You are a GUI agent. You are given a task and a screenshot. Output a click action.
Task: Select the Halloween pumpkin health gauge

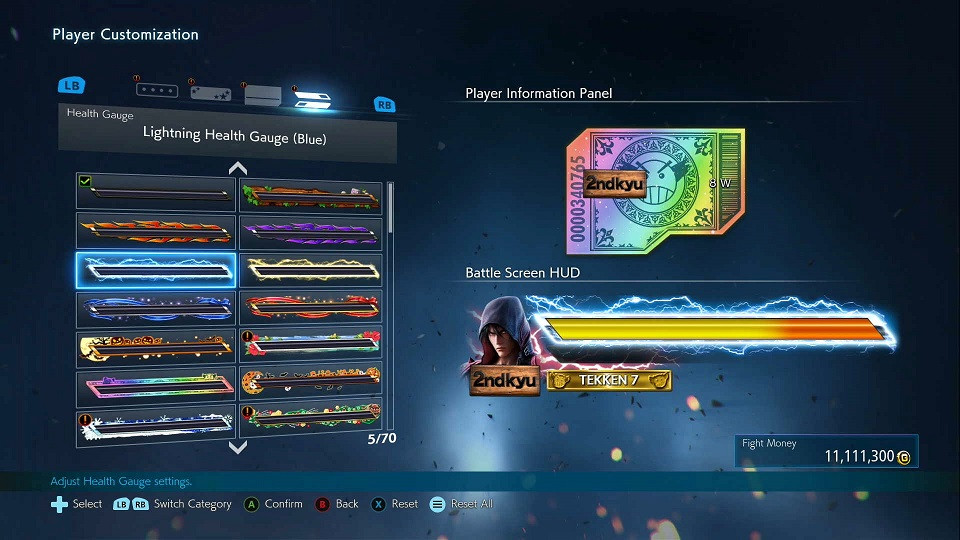[156, 348]
